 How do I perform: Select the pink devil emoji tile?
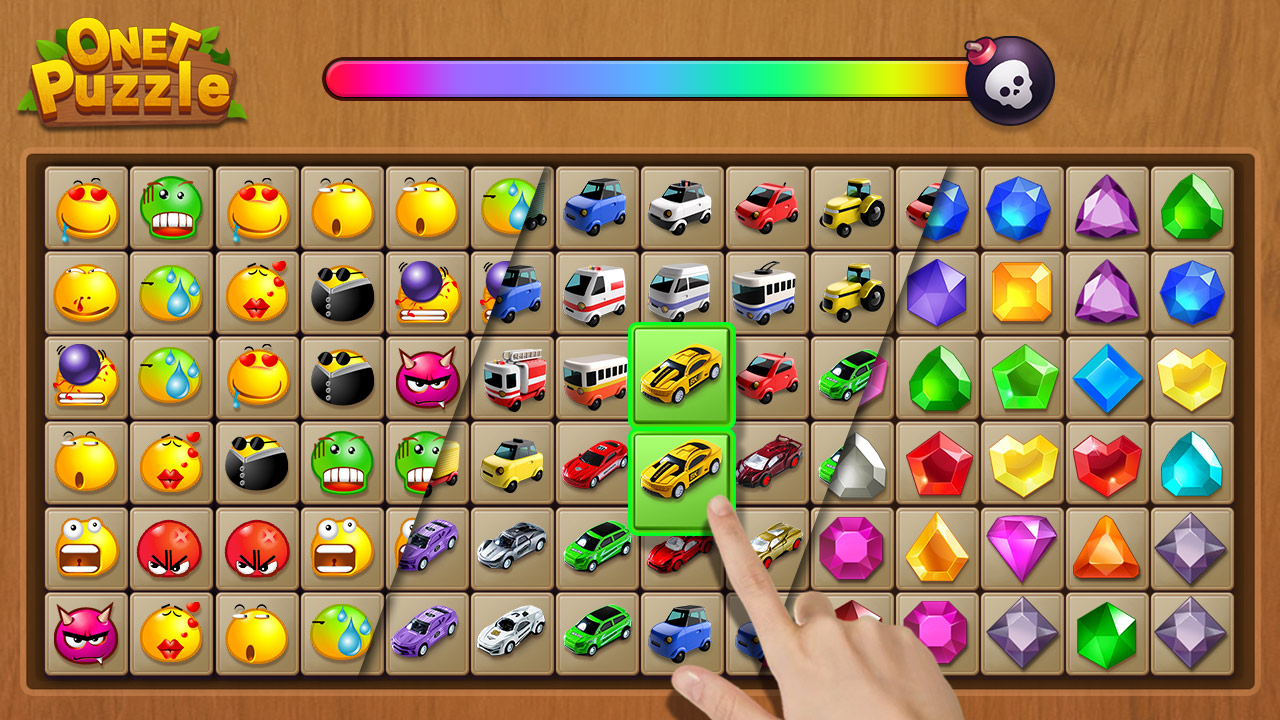tap(426, 378)
